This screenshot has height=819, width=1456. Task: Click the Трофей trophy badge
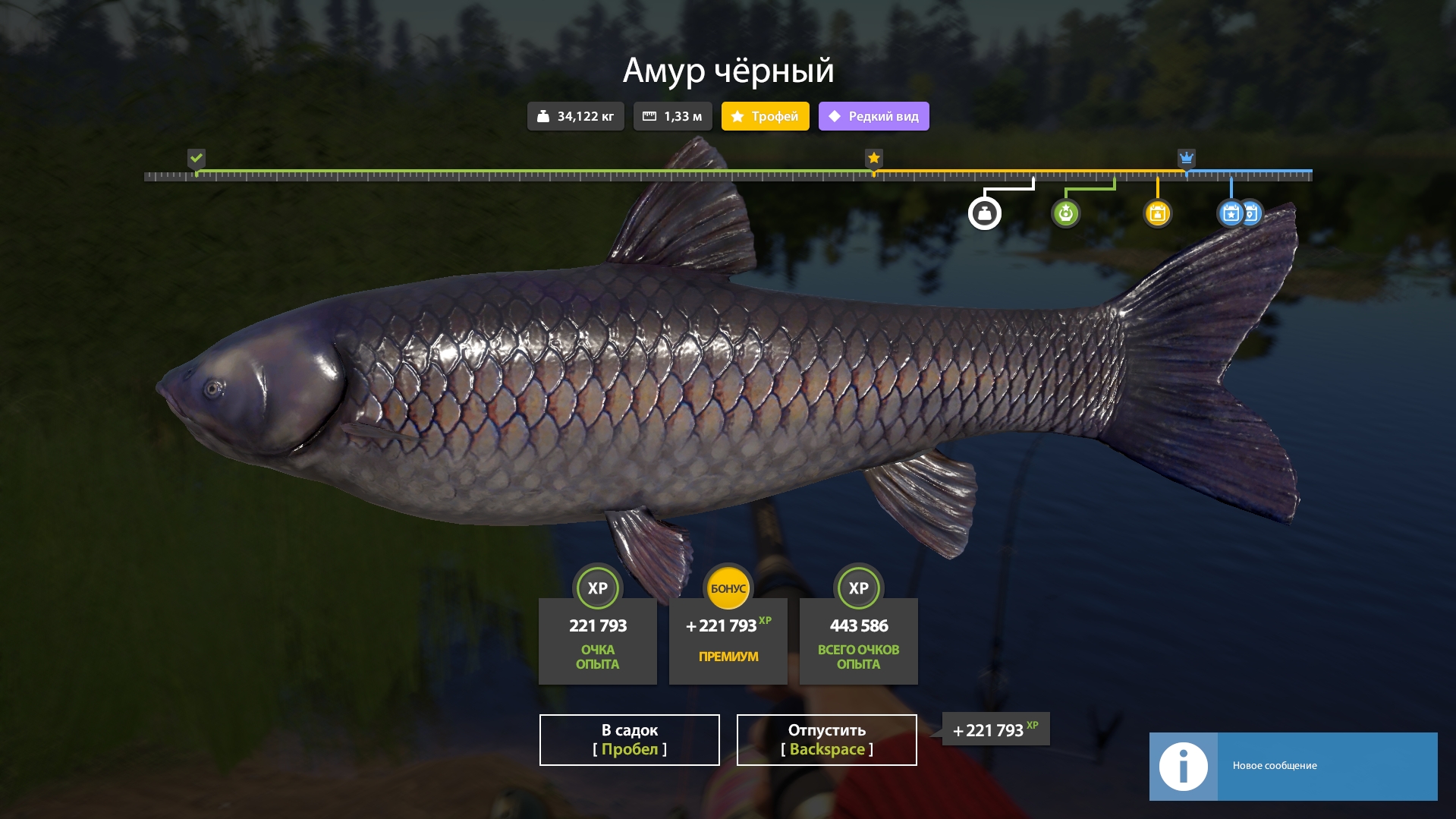765,116
